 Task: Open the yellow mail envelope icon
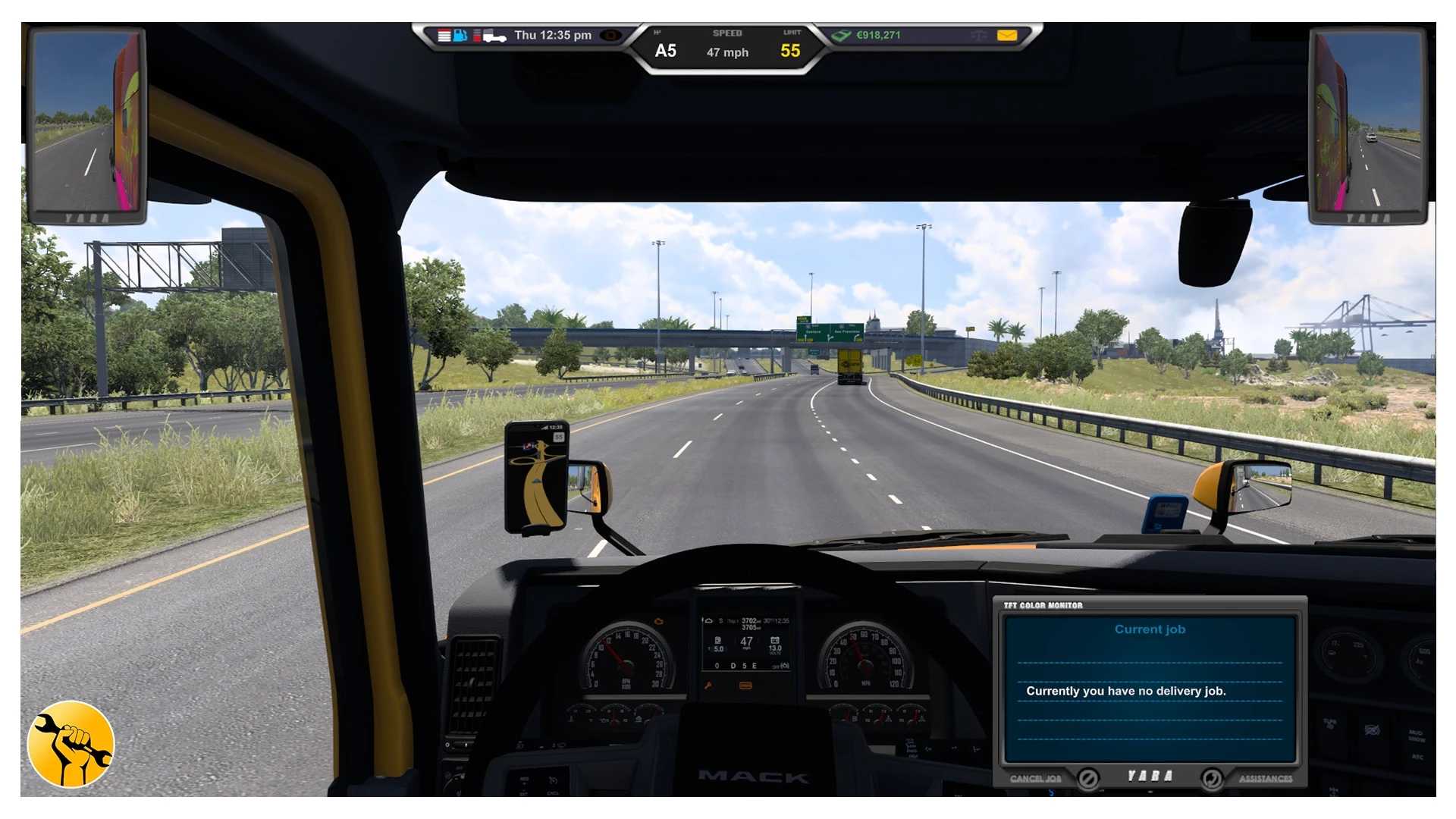(1006, 35)
